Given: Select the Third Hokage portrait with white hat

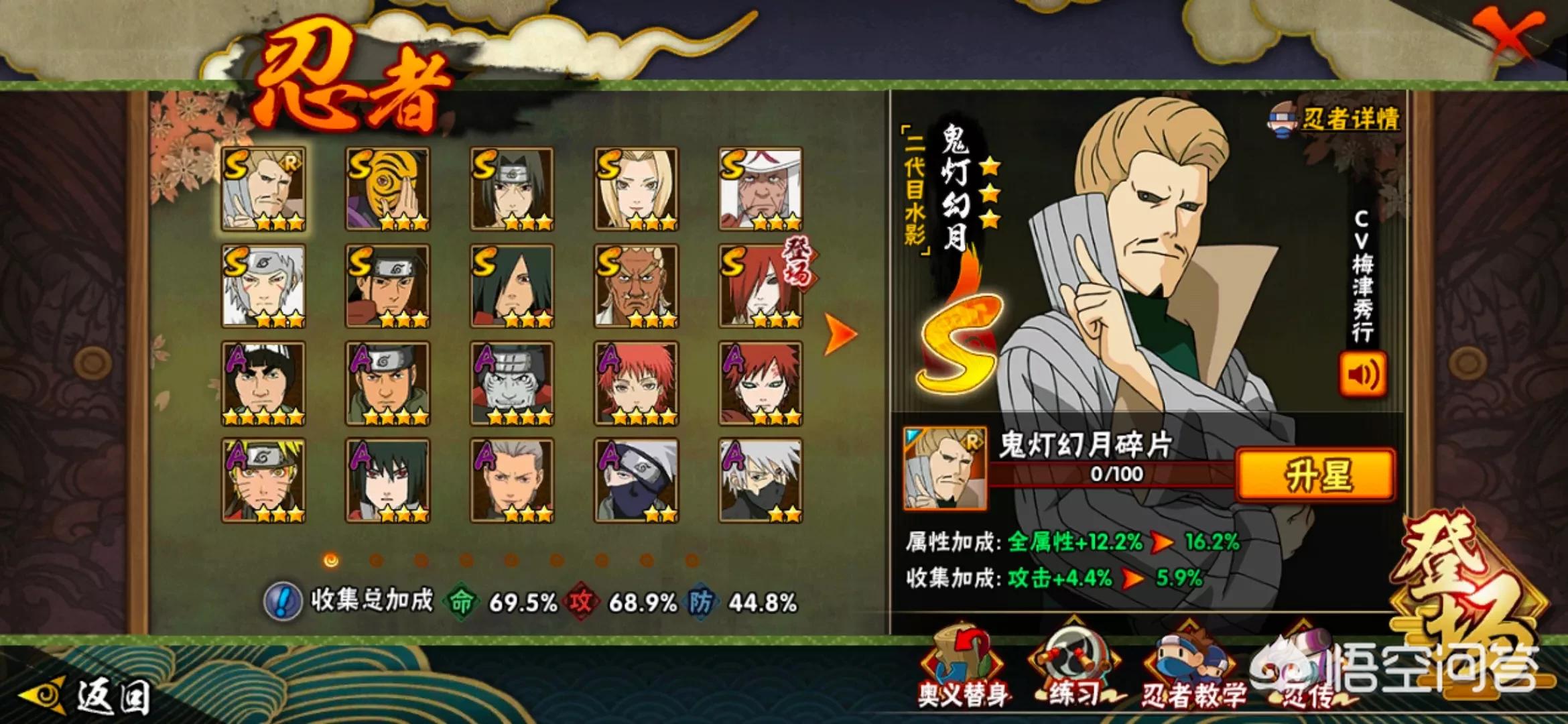Looking at the screenshot, I should point(761,190).
